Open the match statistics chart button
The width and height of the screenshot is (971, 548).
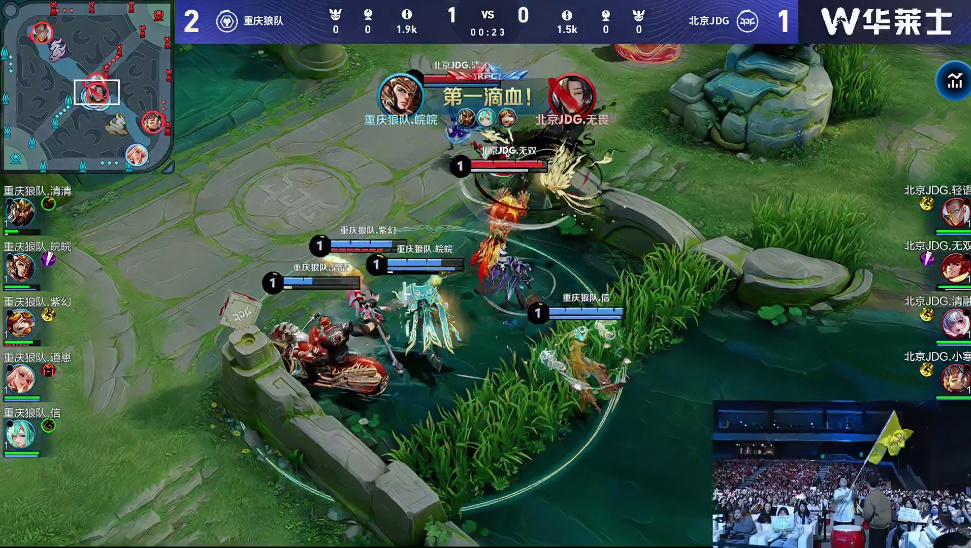(x=949, y=82)
